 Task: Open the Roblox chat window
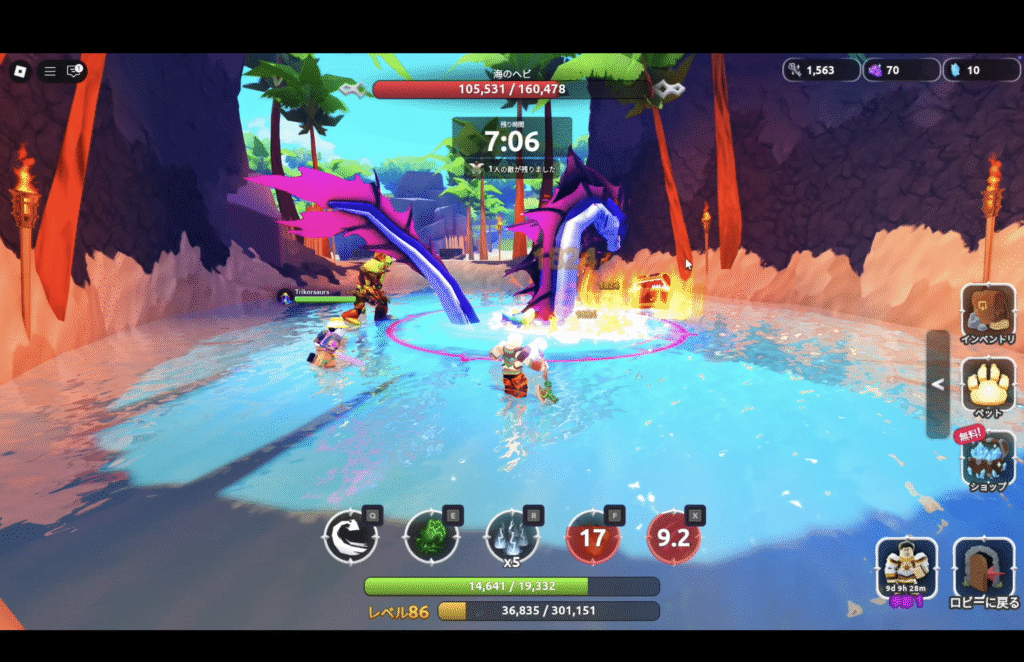74,71
